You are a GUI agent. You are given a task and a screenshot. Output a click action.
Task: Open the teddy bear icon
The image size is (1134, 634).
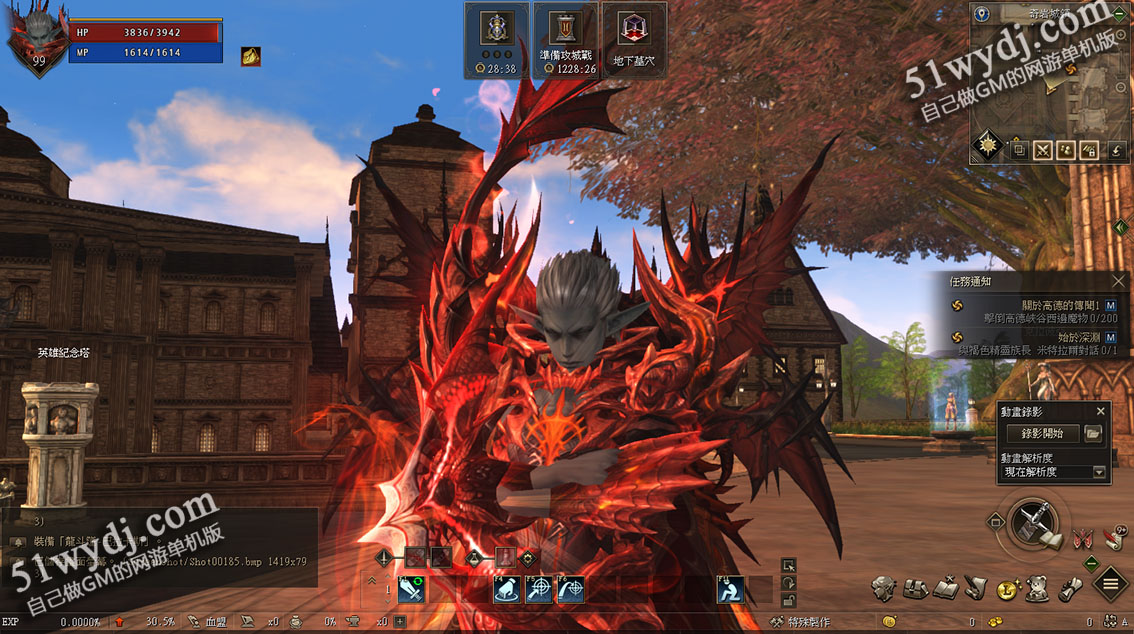pyautogui.click(x=1038, y=589)
